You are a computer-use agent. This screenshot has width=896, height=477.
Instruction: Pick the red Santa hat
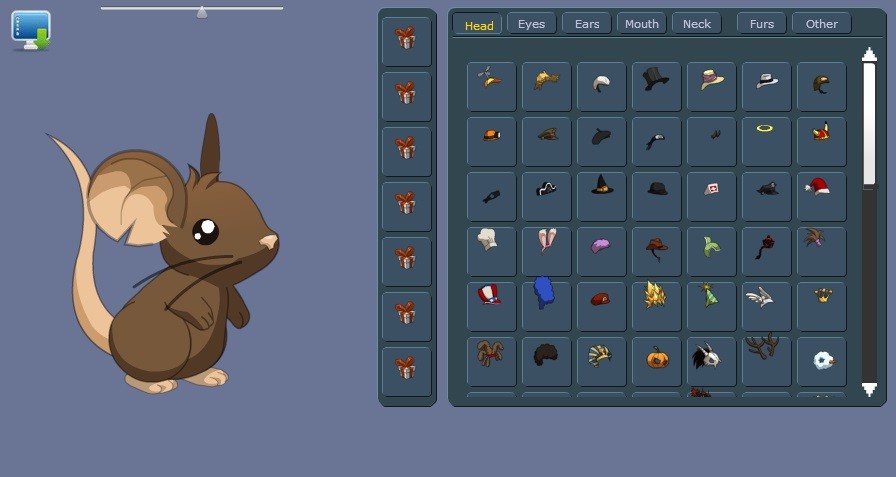tap(818, 186)
